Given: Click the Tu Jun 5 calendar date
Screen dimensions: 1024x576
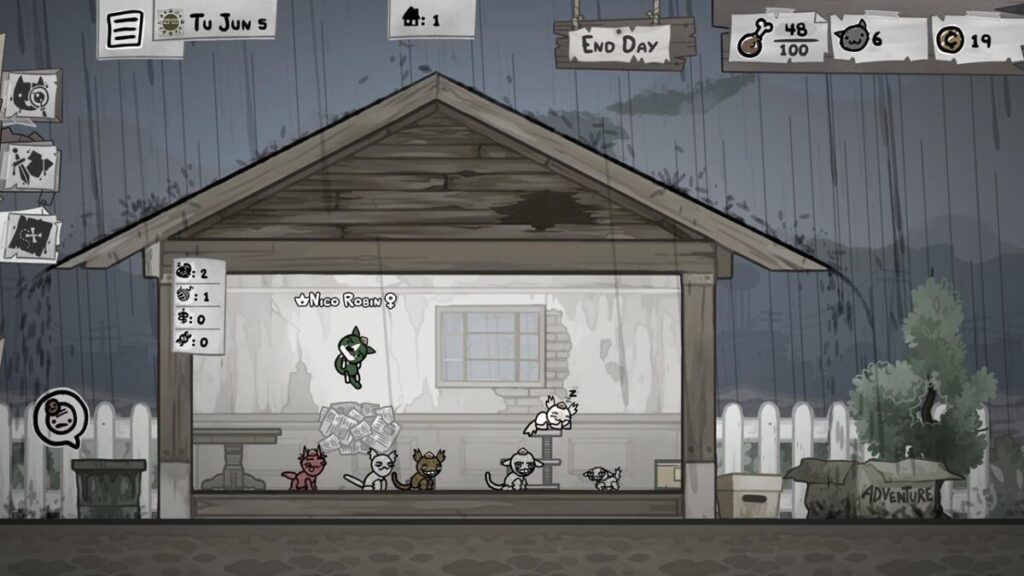Looking at the screenshot, I should (x=215, y=22).
